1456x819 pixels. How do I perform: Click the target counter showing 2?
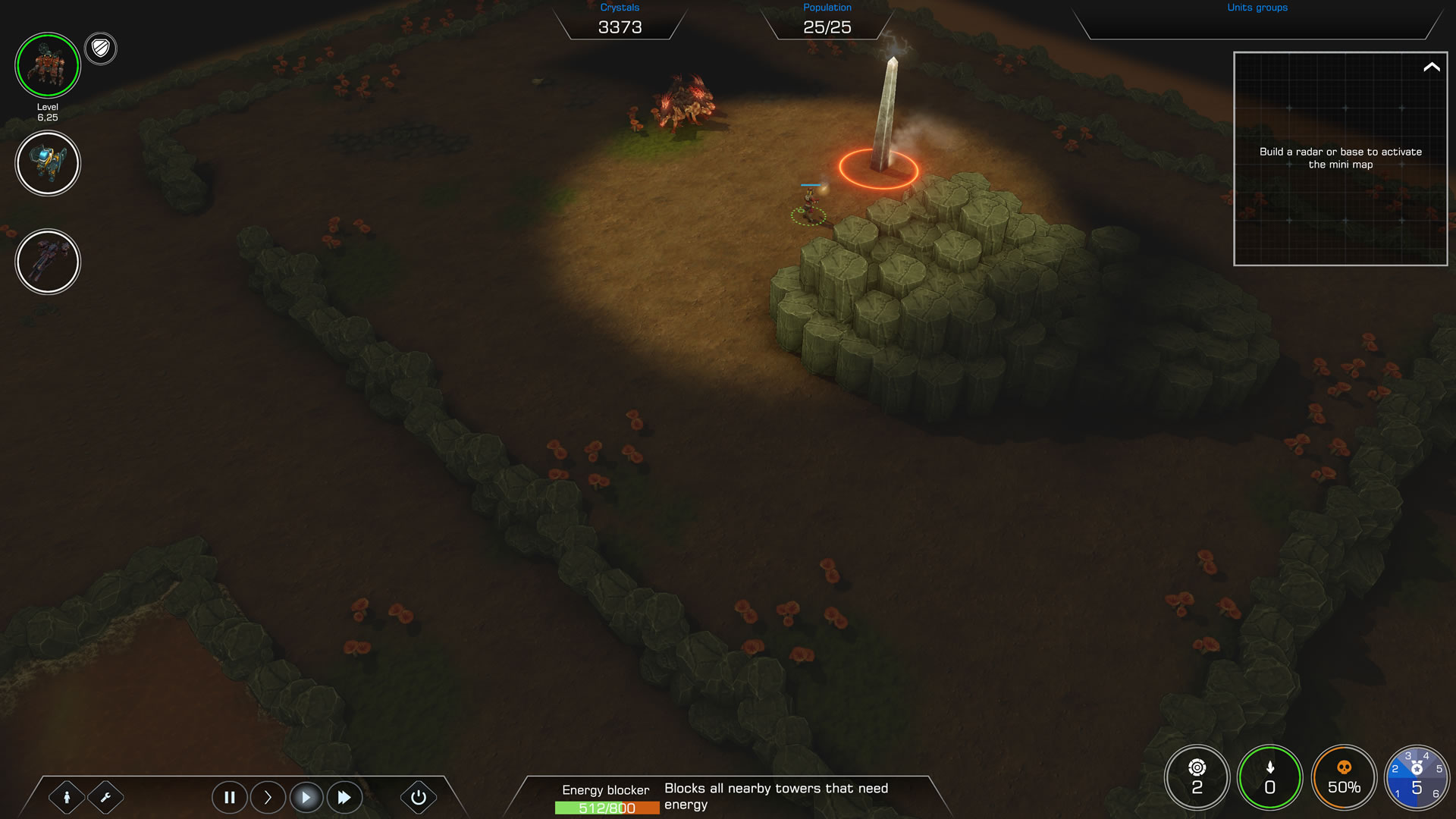tap(1197, 777)
